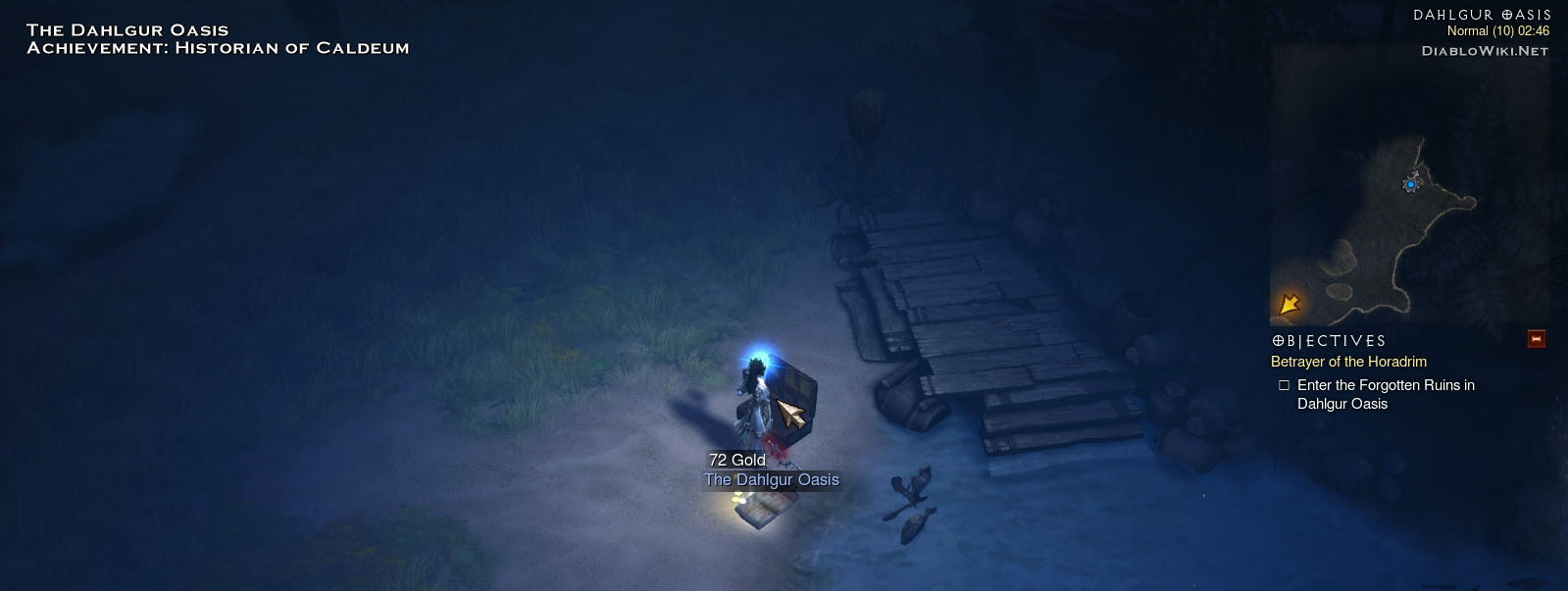1568x591 pixels.
Task: Click The Dahlgur Oasis lore book label
Action: (772, 480)
